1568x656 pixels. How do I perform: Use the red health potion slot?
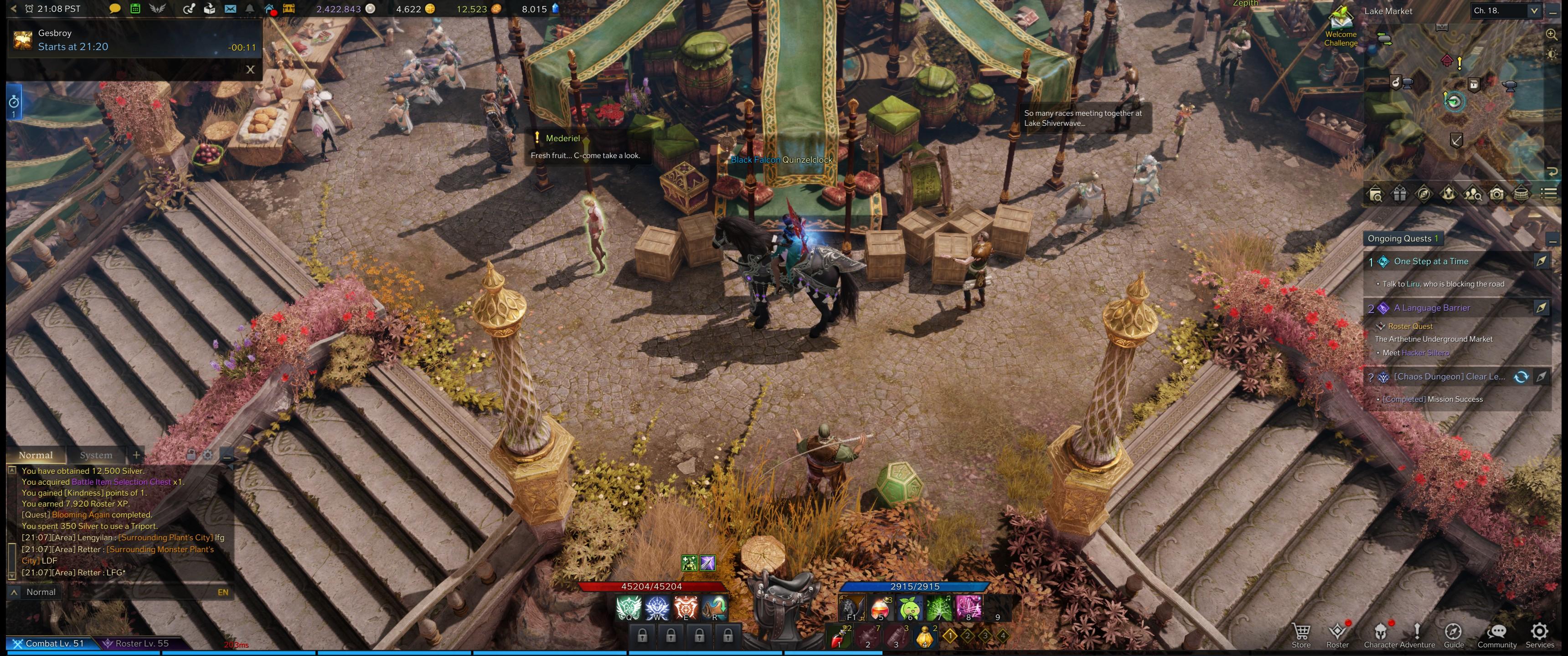click(838, 637)
